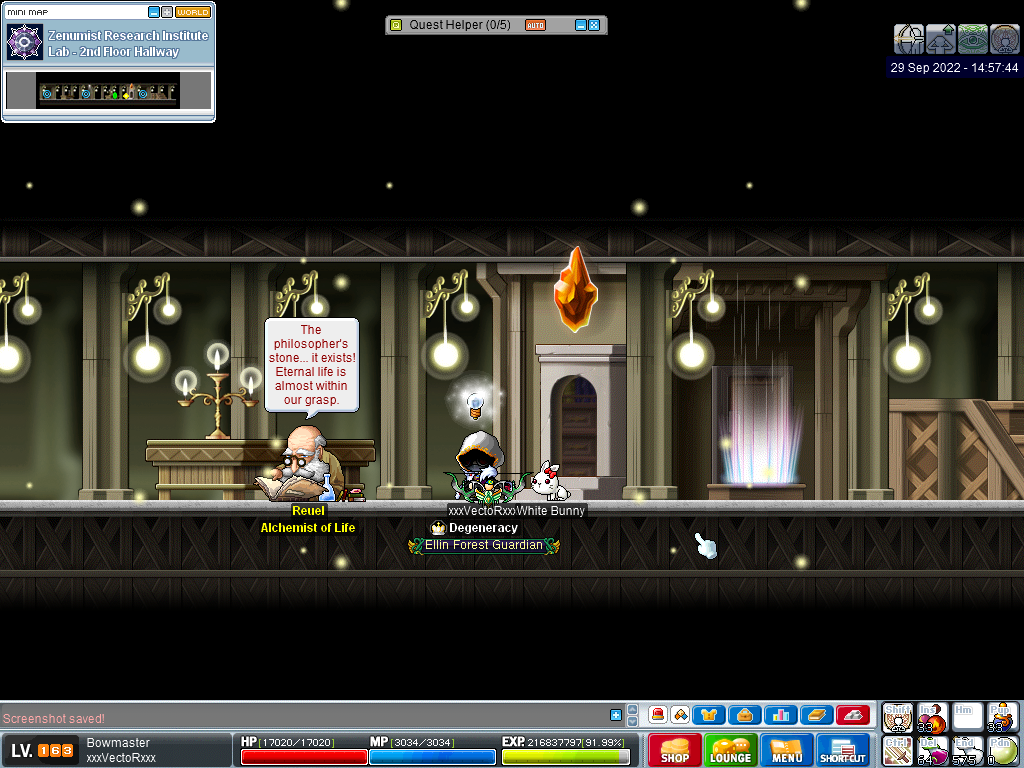Click the minimap location thumbnail
Viewport: 1024px width, 768px height.
pyautogui.click(x=108, y=91)
